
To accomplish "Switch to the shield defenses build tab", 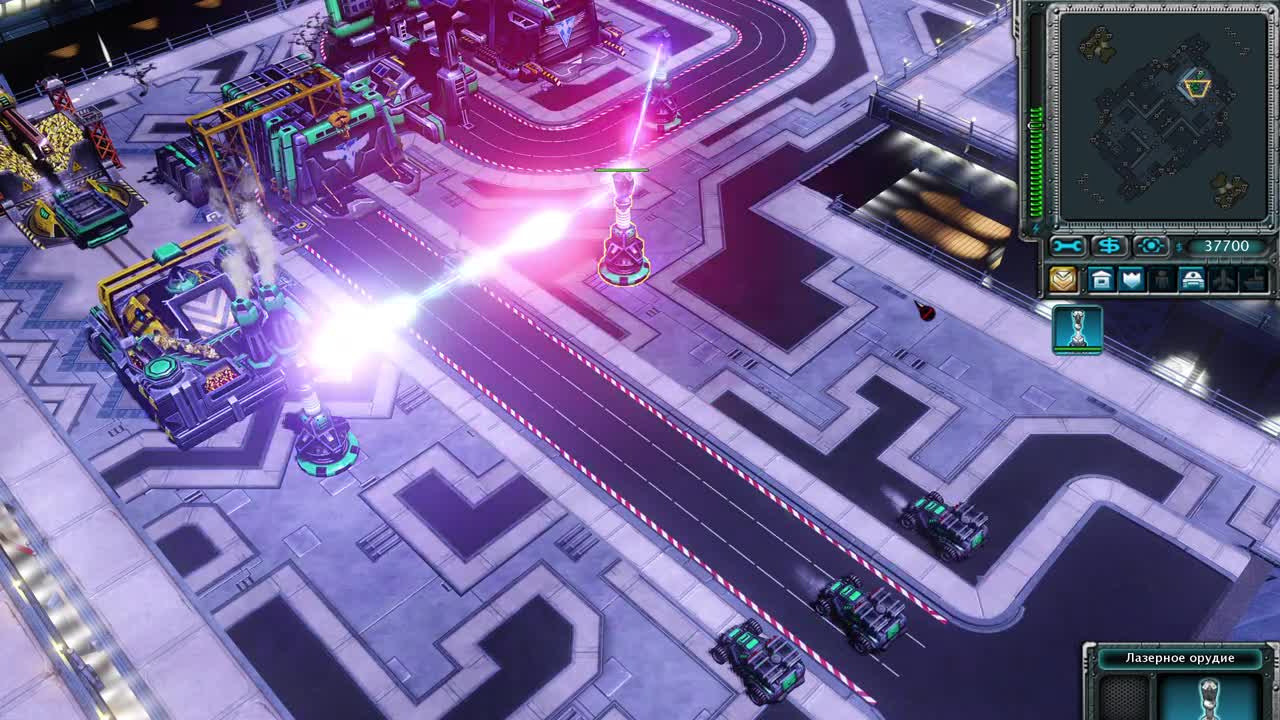I will (x=1131, y=280).
